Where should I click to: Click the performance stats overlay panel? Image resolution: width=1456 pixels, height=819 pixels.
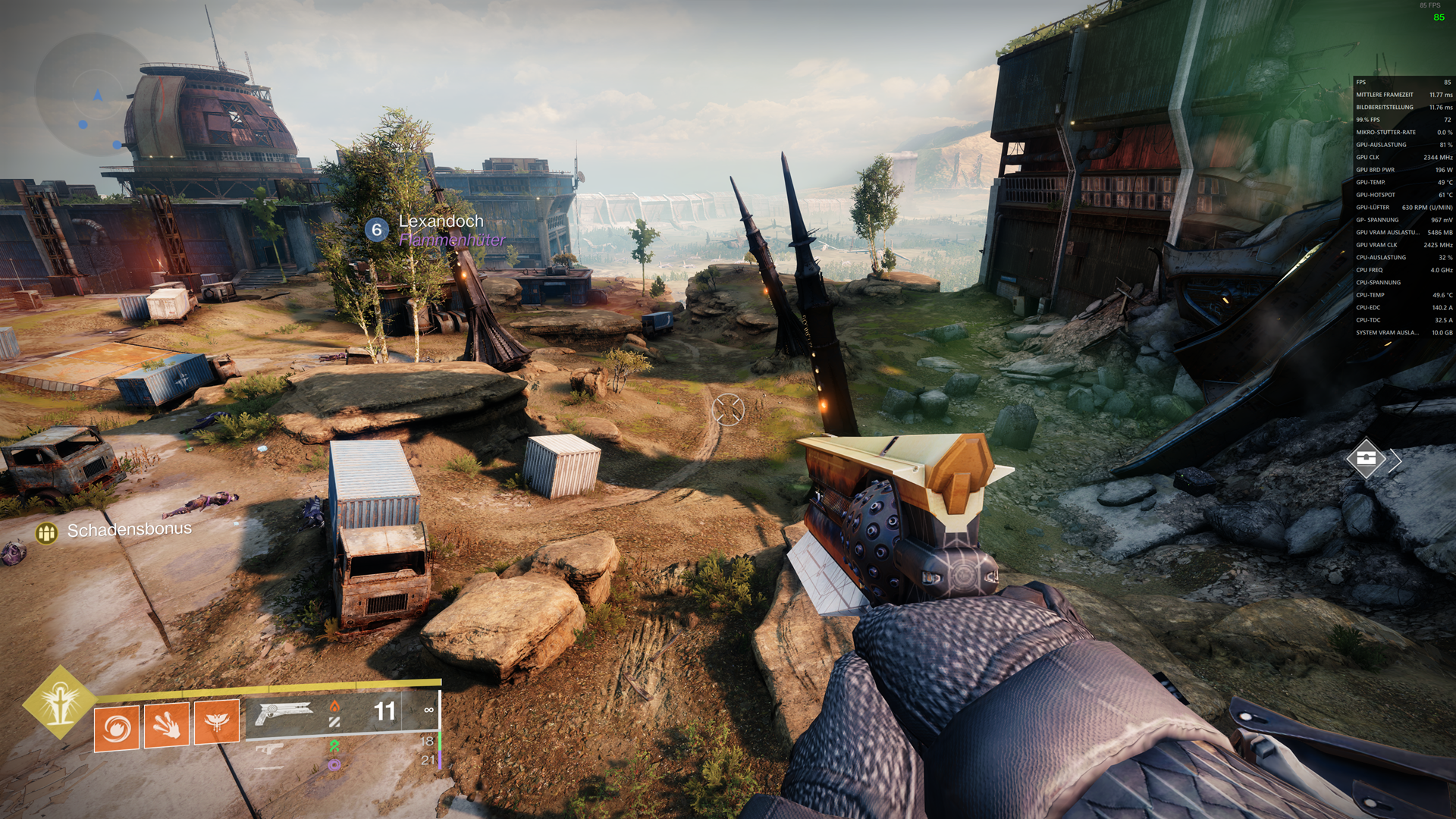[1403, 207]
